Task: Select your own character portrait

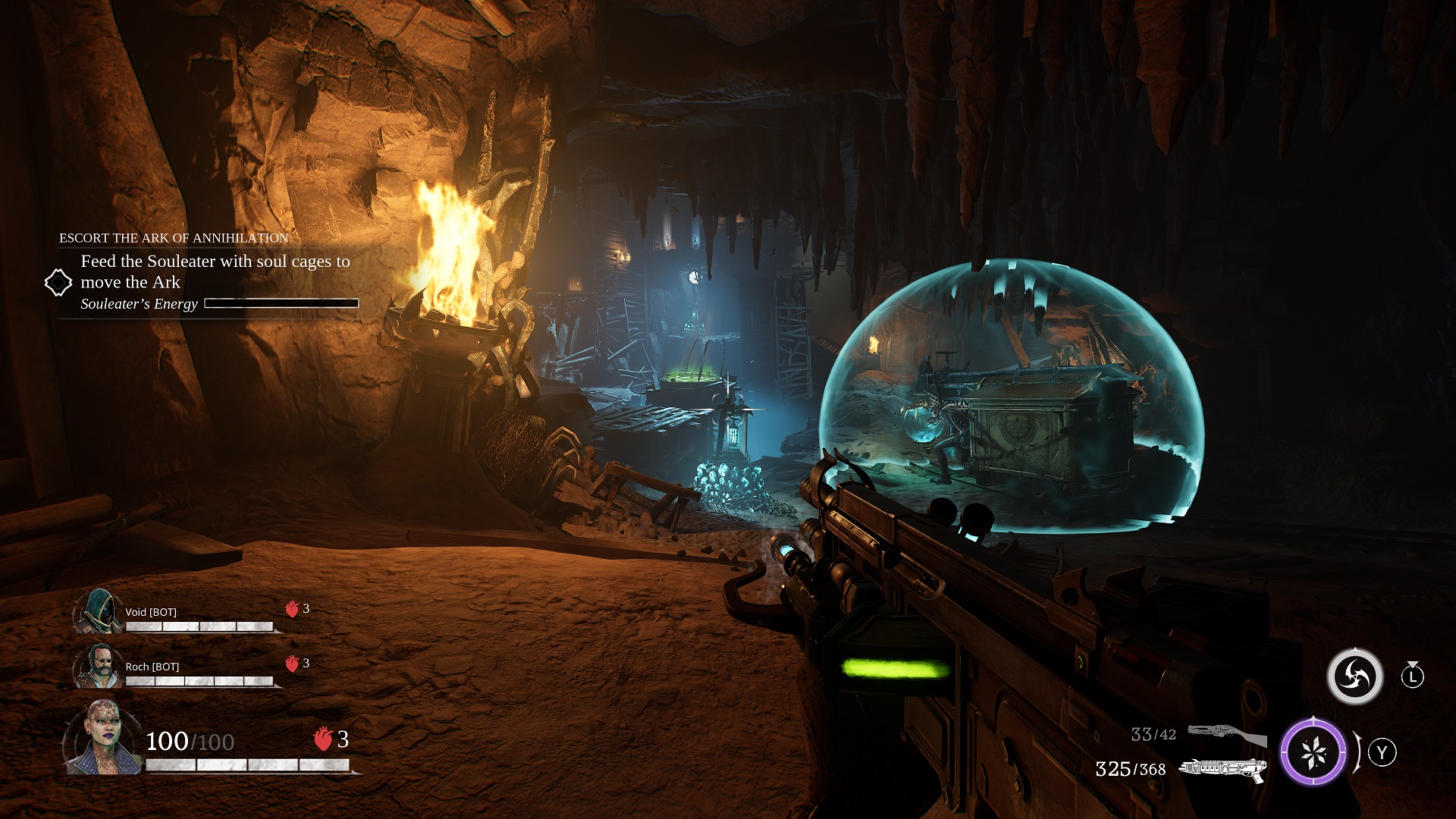Action: click(102, 739)
